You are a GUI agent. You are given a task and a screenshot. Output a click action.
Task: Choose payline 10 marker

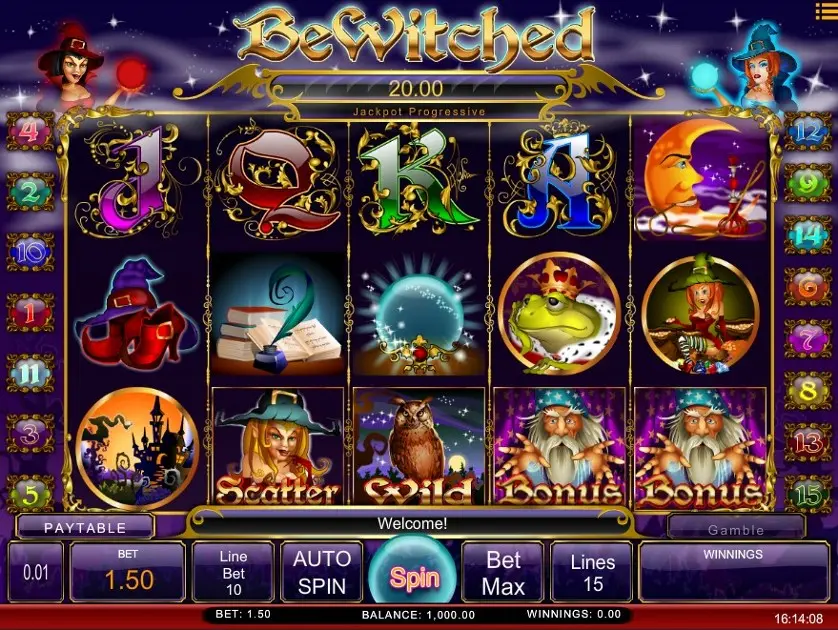30,251
